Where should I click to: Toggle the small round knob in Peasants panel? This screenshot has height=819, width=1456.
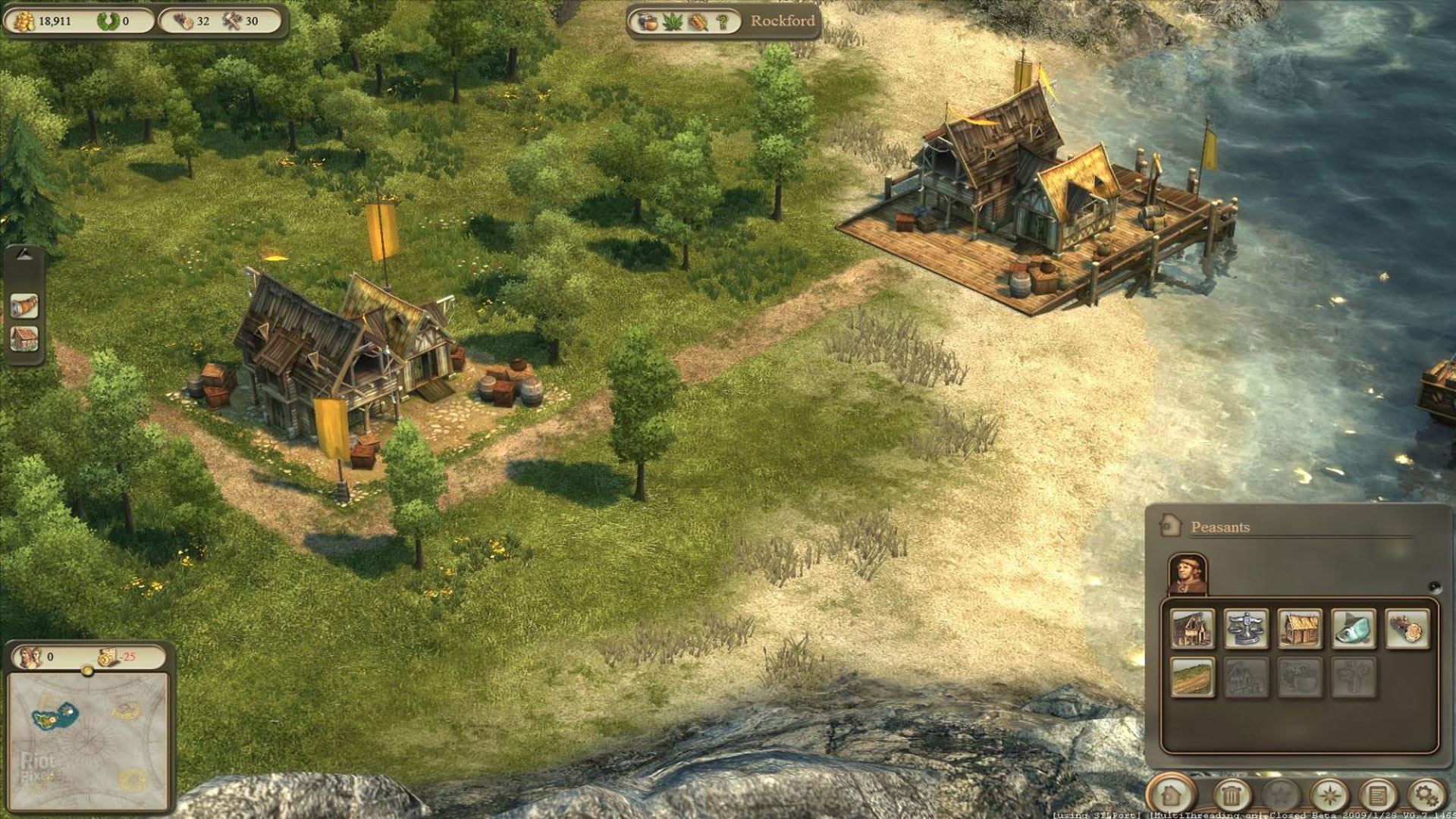[1433, 586]
